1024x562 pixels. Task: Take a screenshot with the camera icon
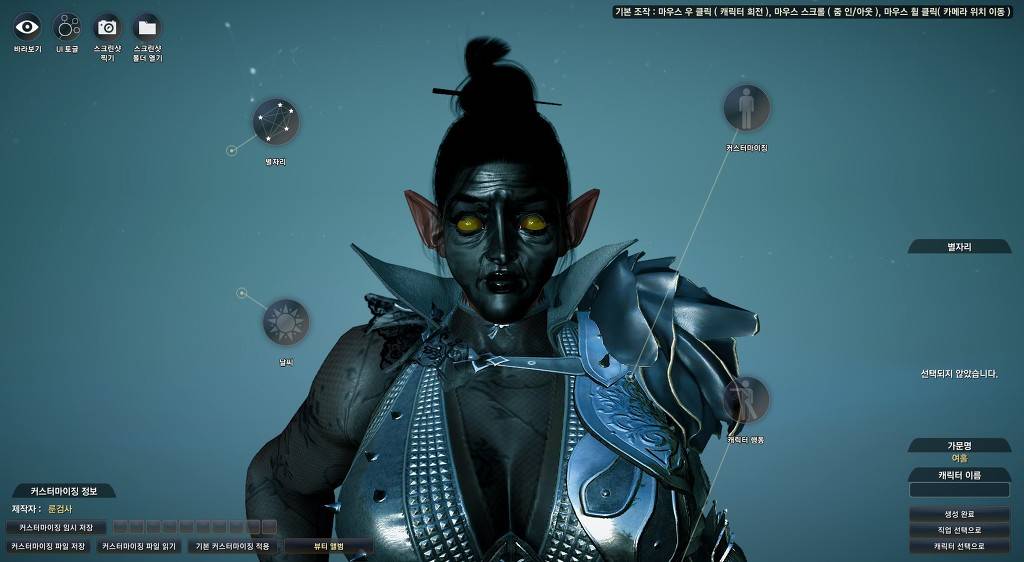click(107, 27)
